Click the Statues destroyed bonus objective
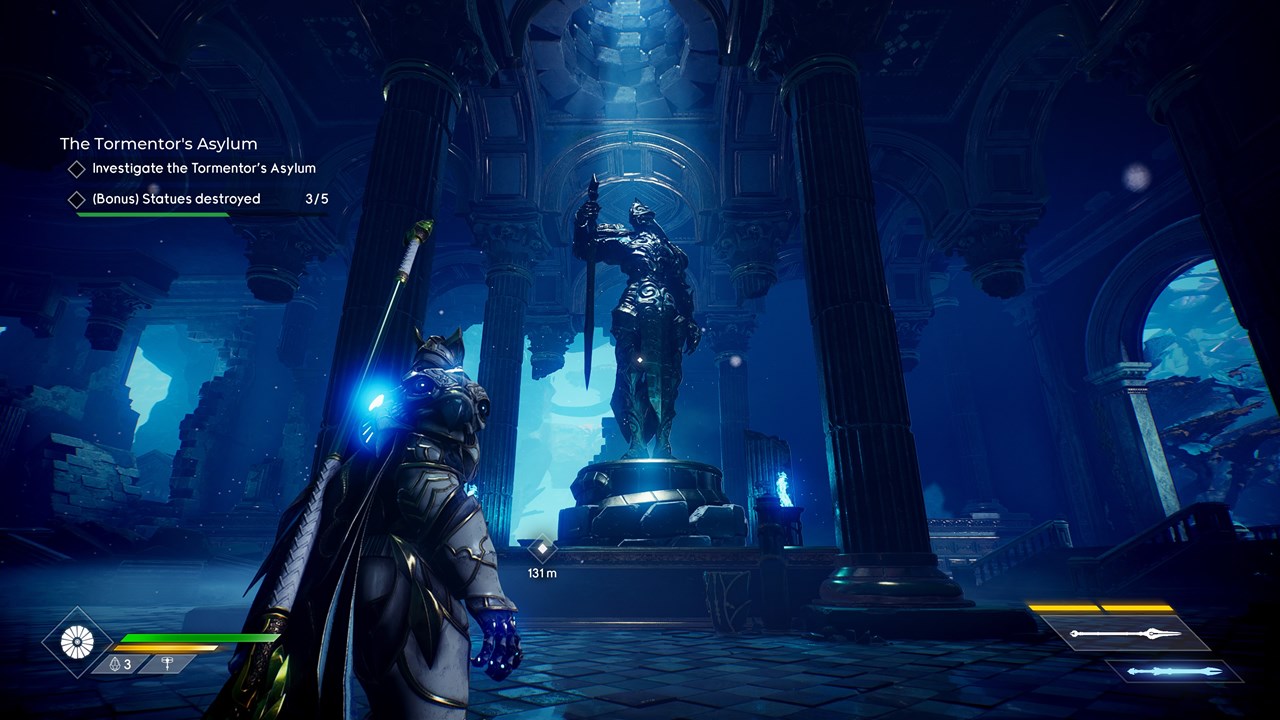The width and height of the screenshot is (1280, 720). [176, 199]
